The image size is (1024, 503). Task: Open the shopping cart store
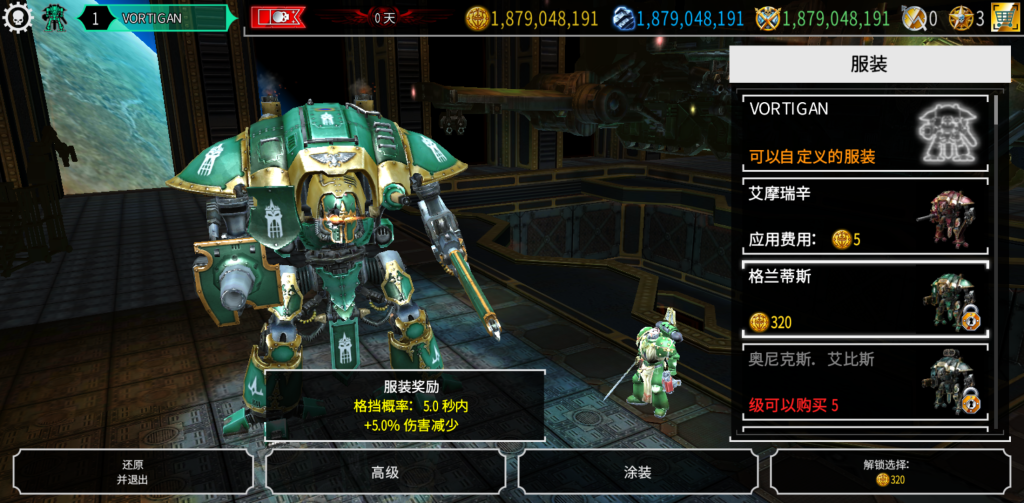click(x=1005, y=18)
